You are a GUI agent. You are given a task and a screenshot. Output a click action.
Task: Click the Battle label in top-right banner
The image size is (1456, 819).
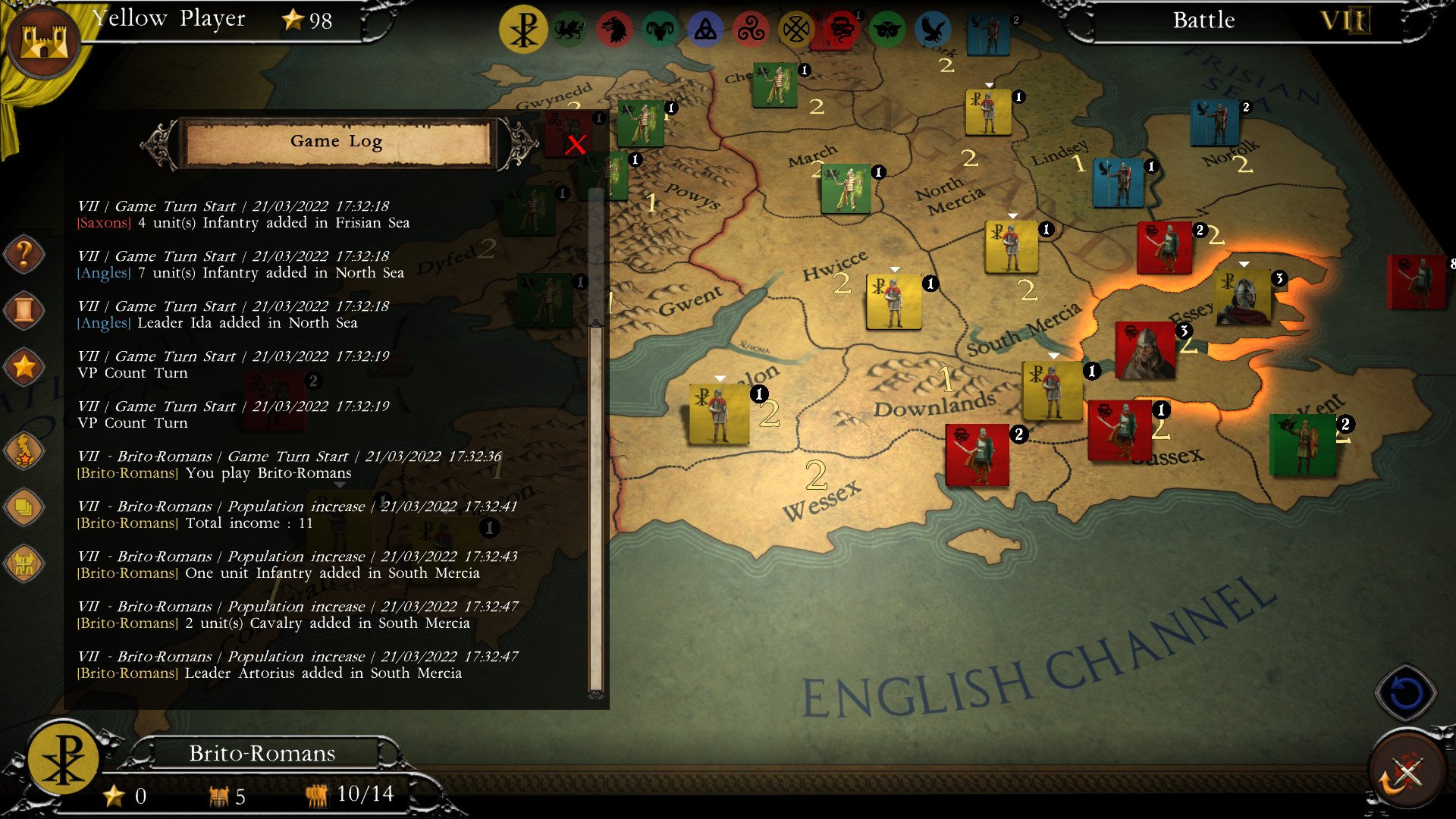(x=1203, y=21)
